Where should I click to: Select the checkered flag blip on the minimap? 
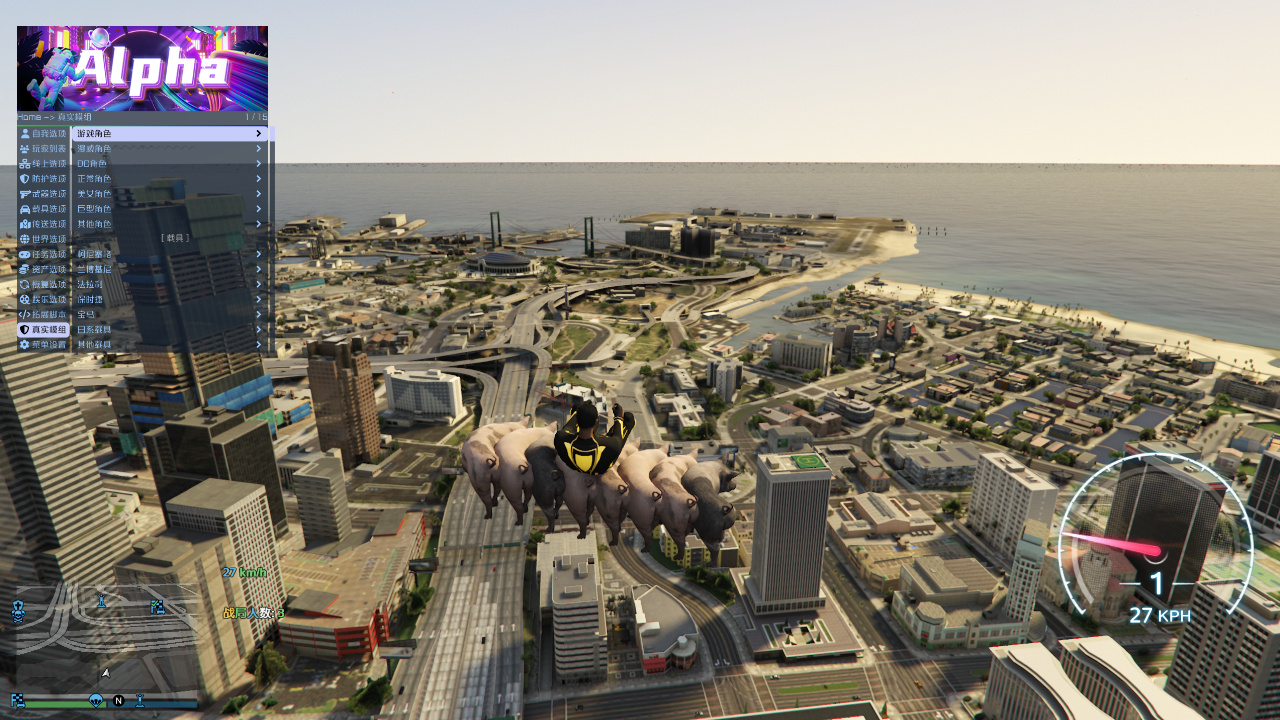coord(157,606)
